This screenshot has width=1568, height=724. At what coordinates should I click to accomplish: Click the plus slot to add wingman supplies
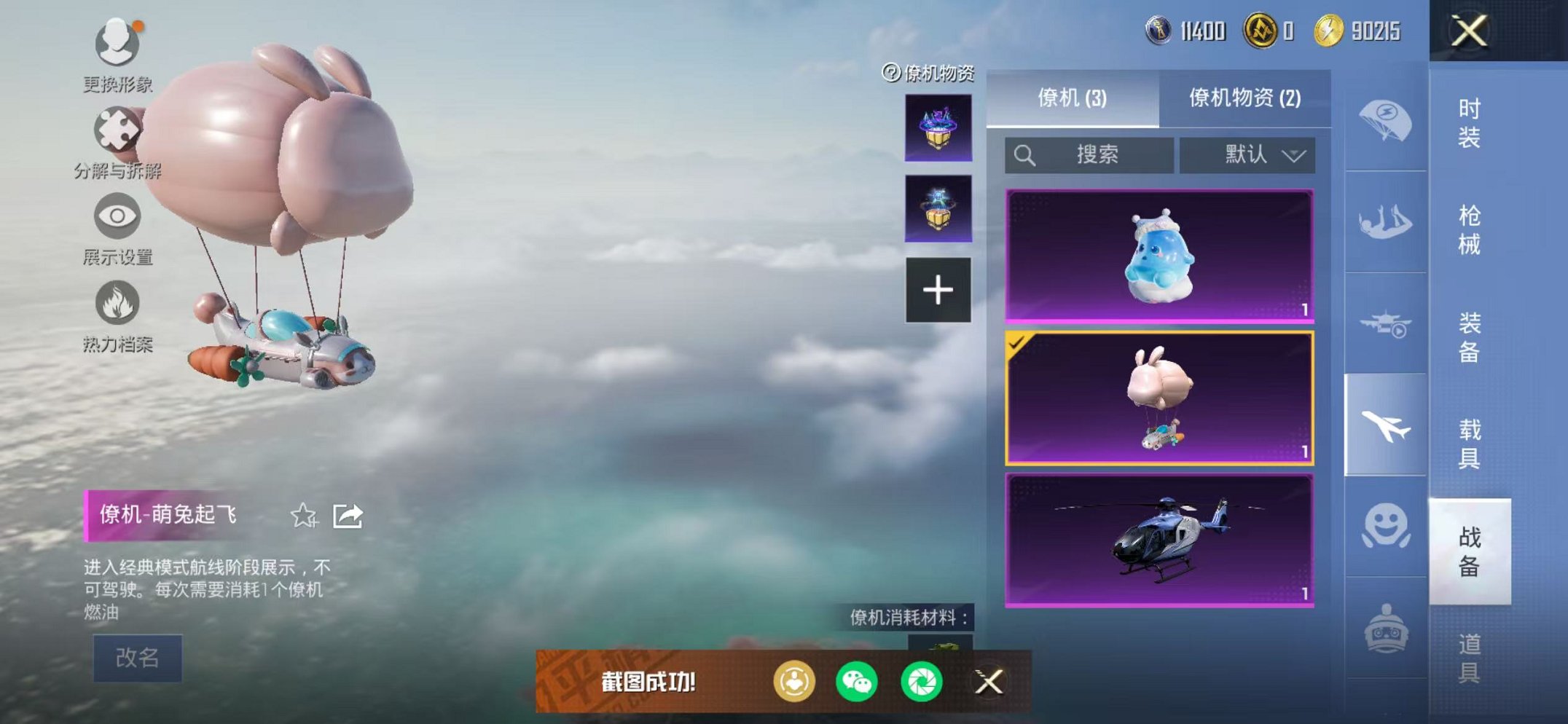[x=938, y=289]
